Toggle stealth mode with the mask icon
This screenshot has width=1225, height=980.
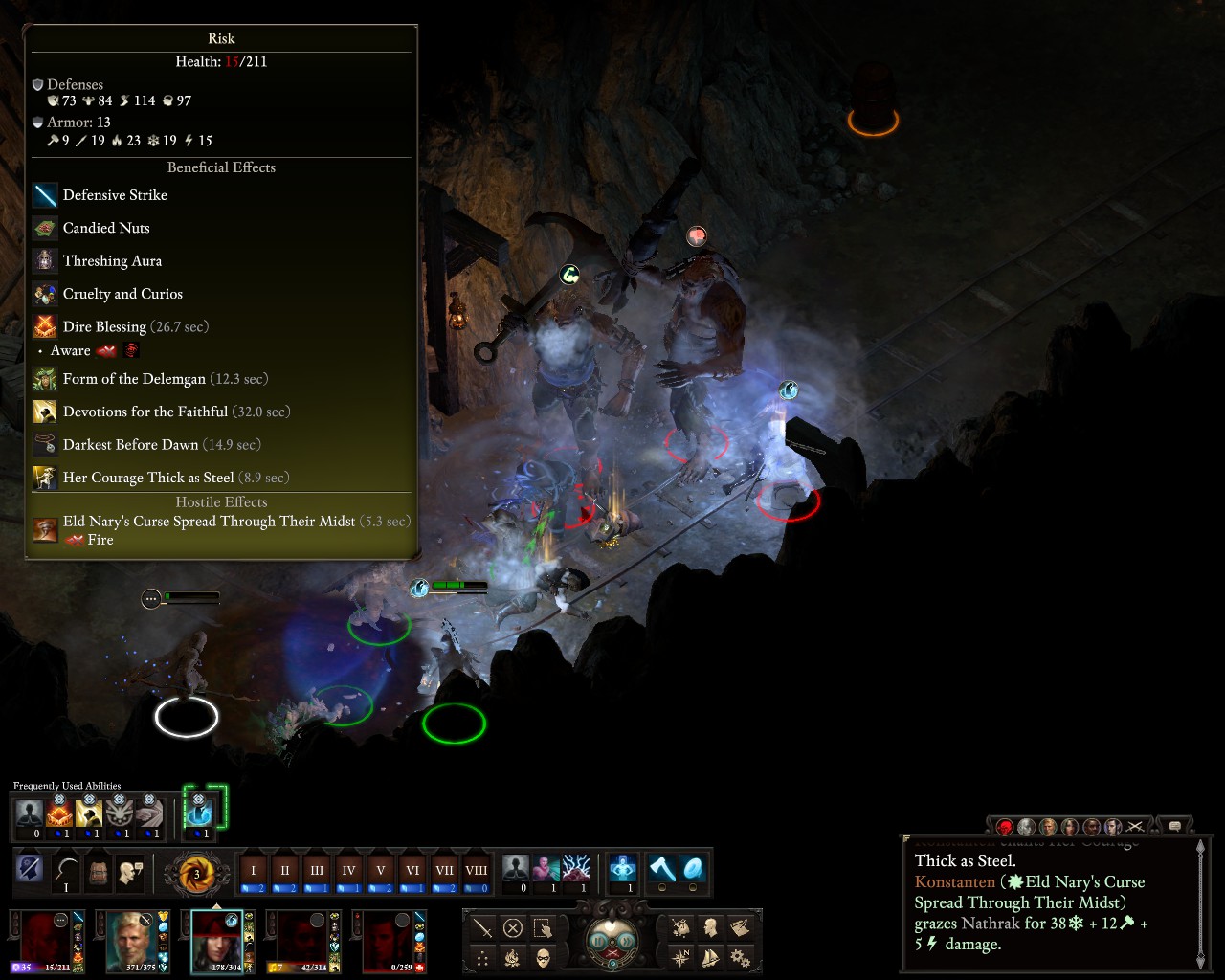pyautogui.click(x=543, y=957)
